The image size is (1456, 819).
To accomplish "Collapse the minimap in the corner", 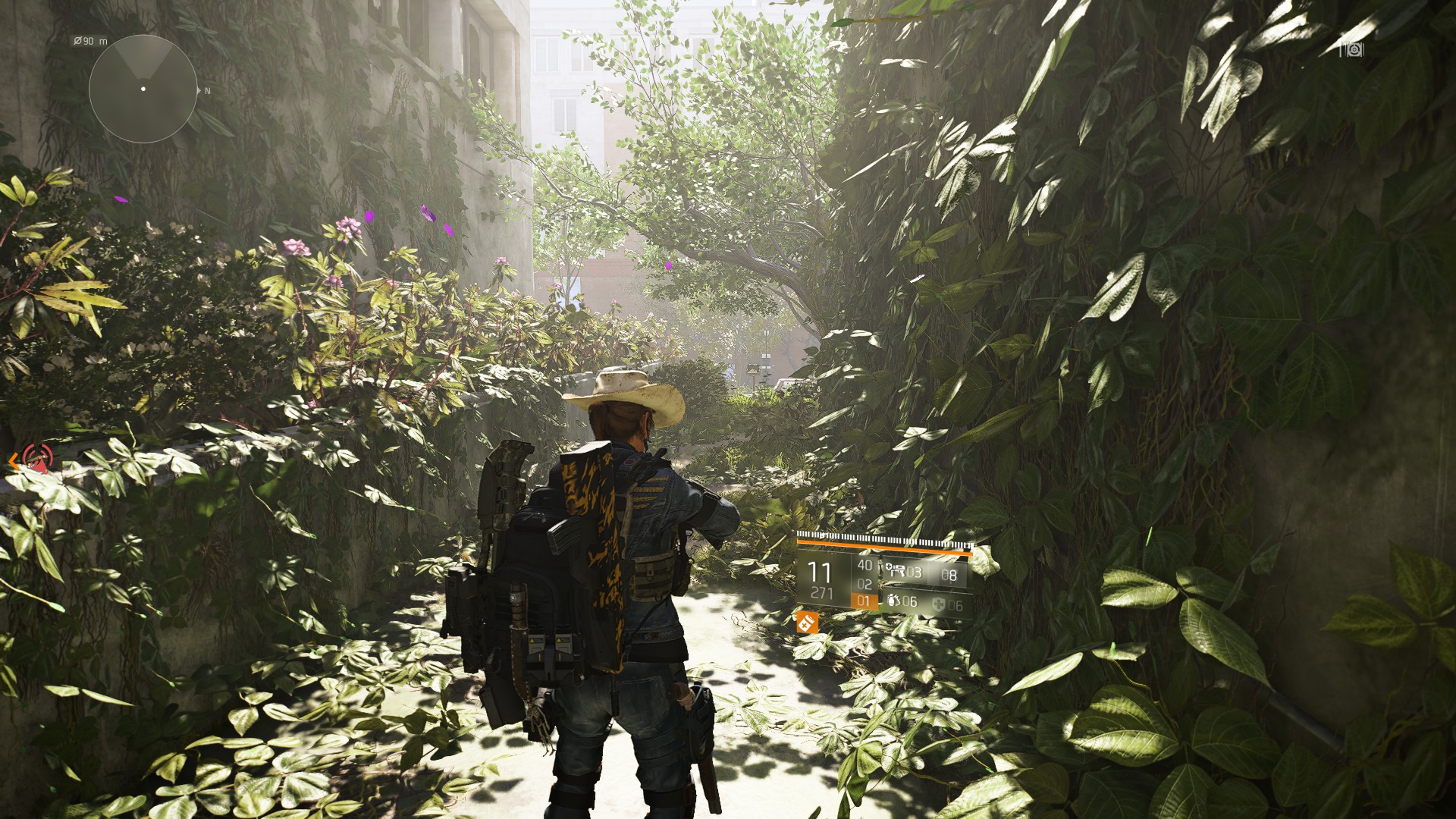I will 144,89.
